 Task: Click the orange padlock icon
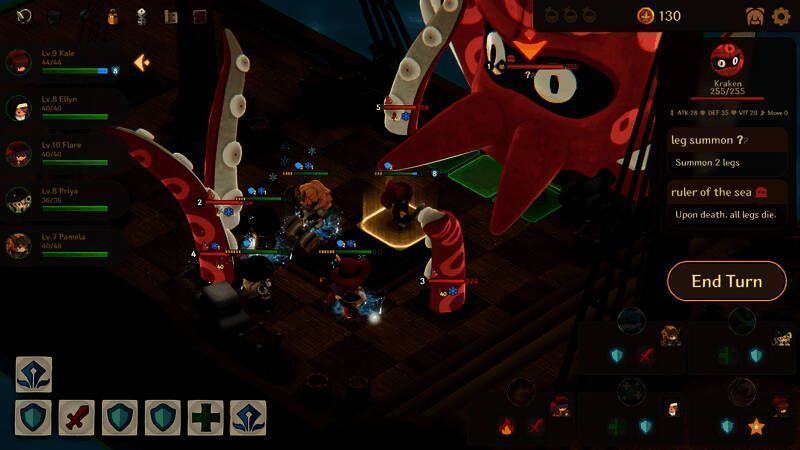[x=113, y=16]
